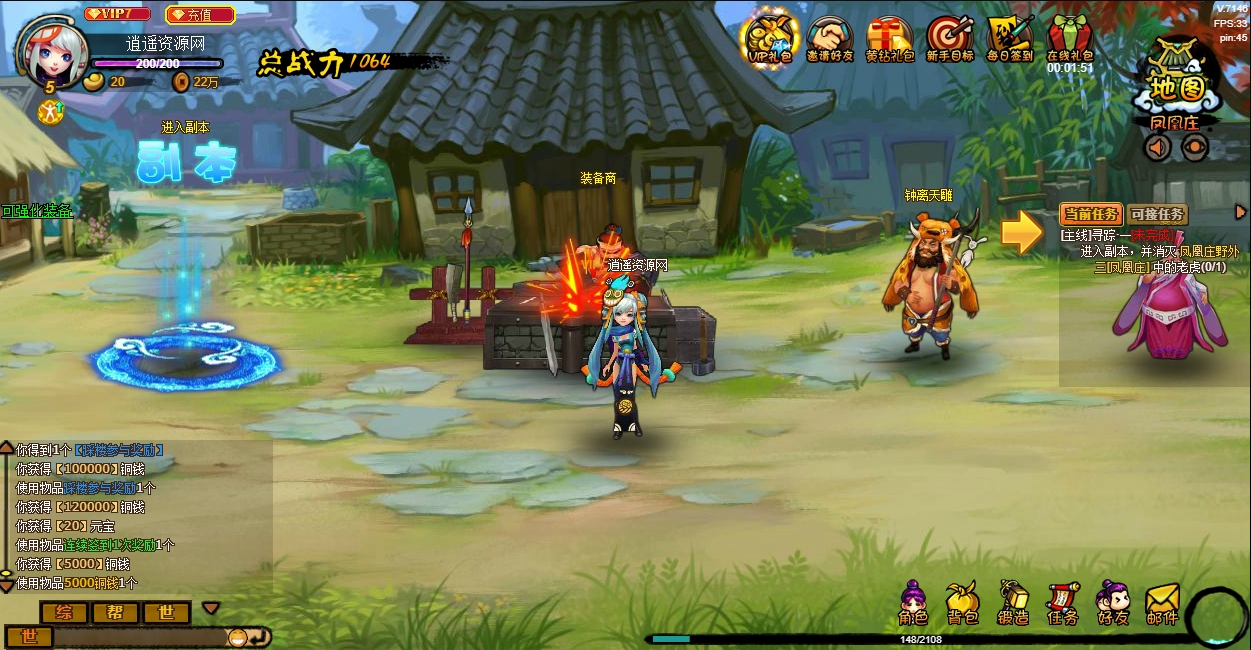This screenshot has height=650, width=1251.
Task: Toggle the sound speaker button
Action: [x=1158, y=148]
